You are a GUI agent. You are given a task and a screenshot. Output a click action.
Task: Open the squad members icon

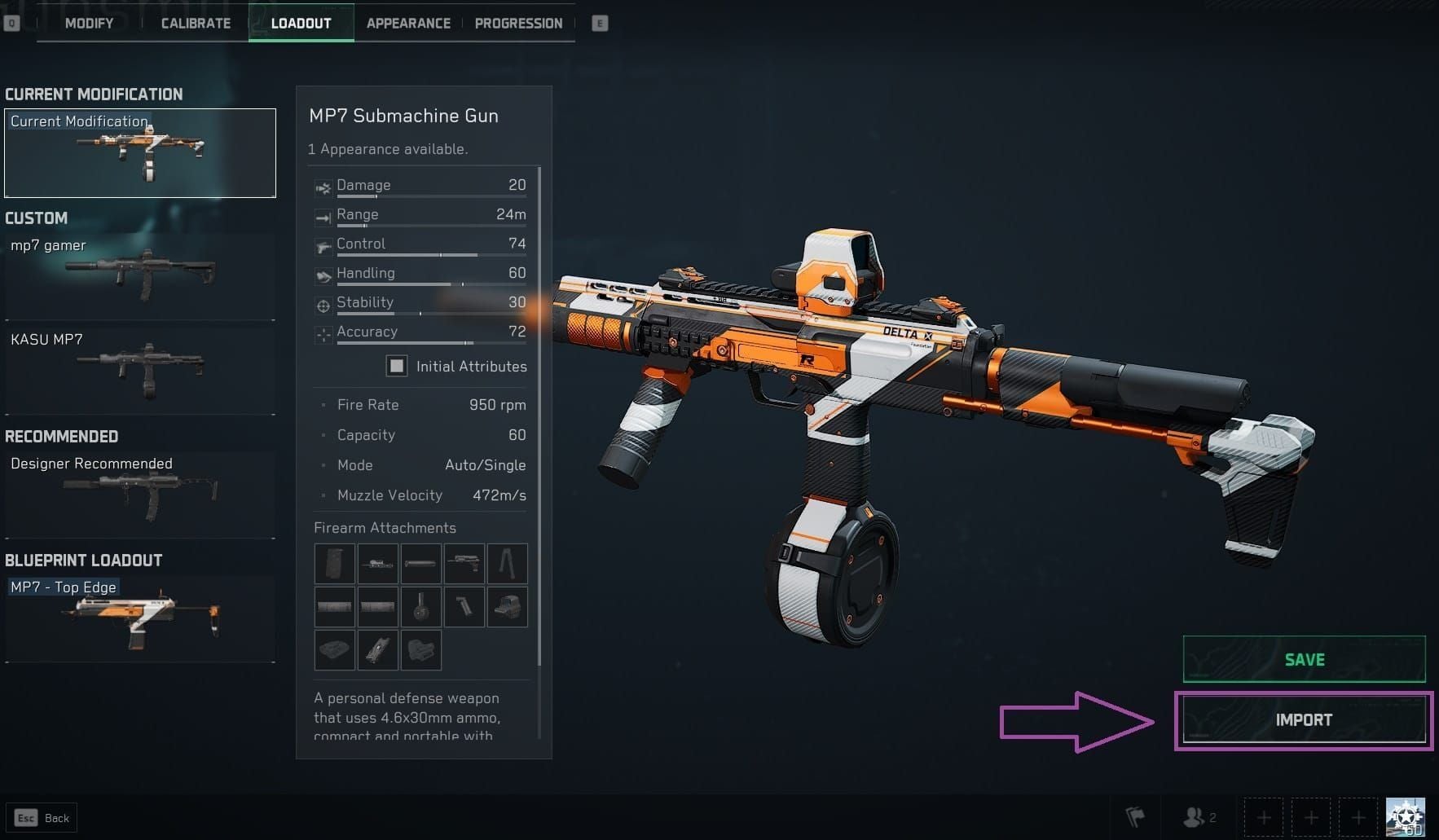[x=1199, y=816]
